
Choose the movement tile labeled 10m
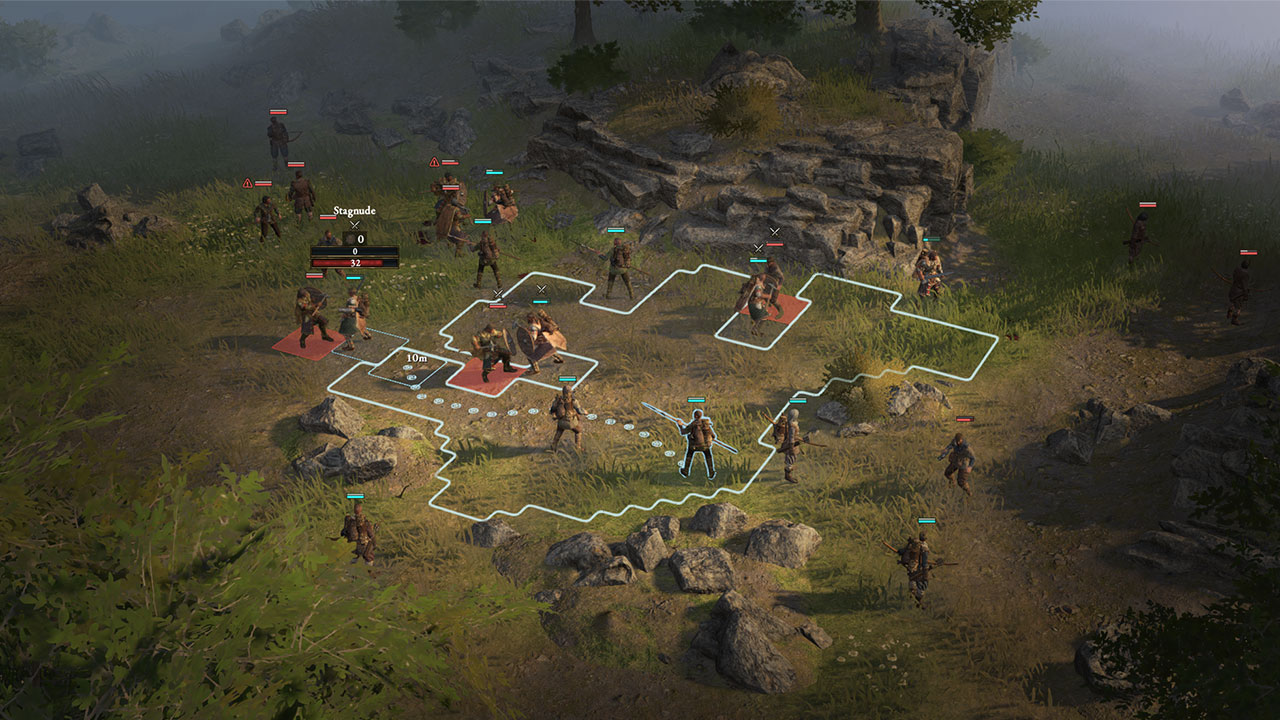[x=415, y=366]
